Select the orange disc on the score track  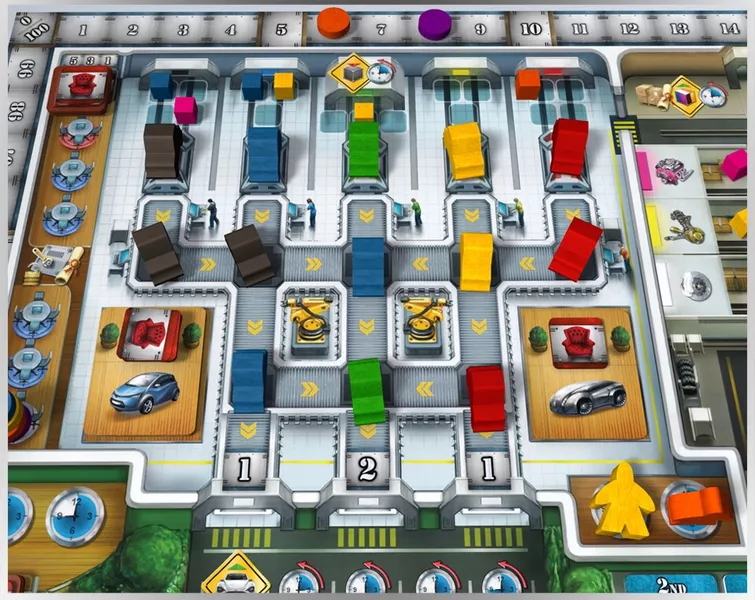(x=333, y=19)
